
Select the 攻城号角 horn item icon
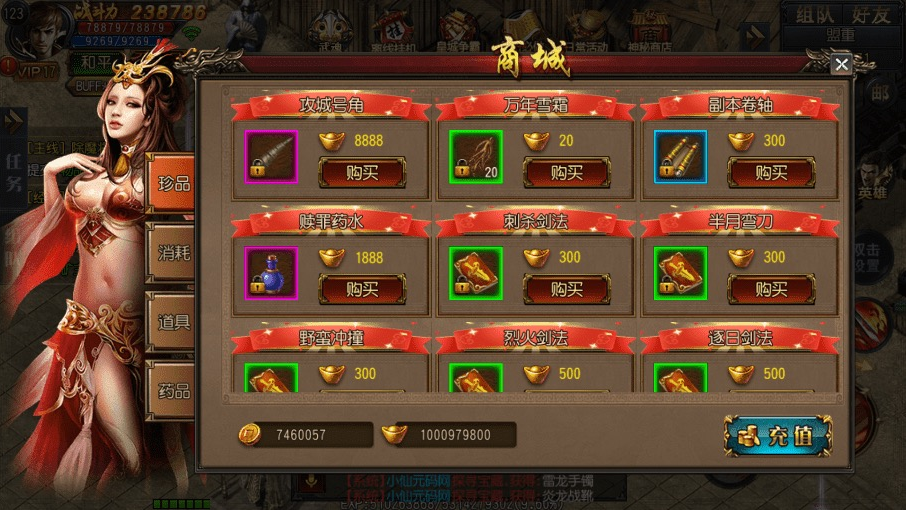[271, 157]
